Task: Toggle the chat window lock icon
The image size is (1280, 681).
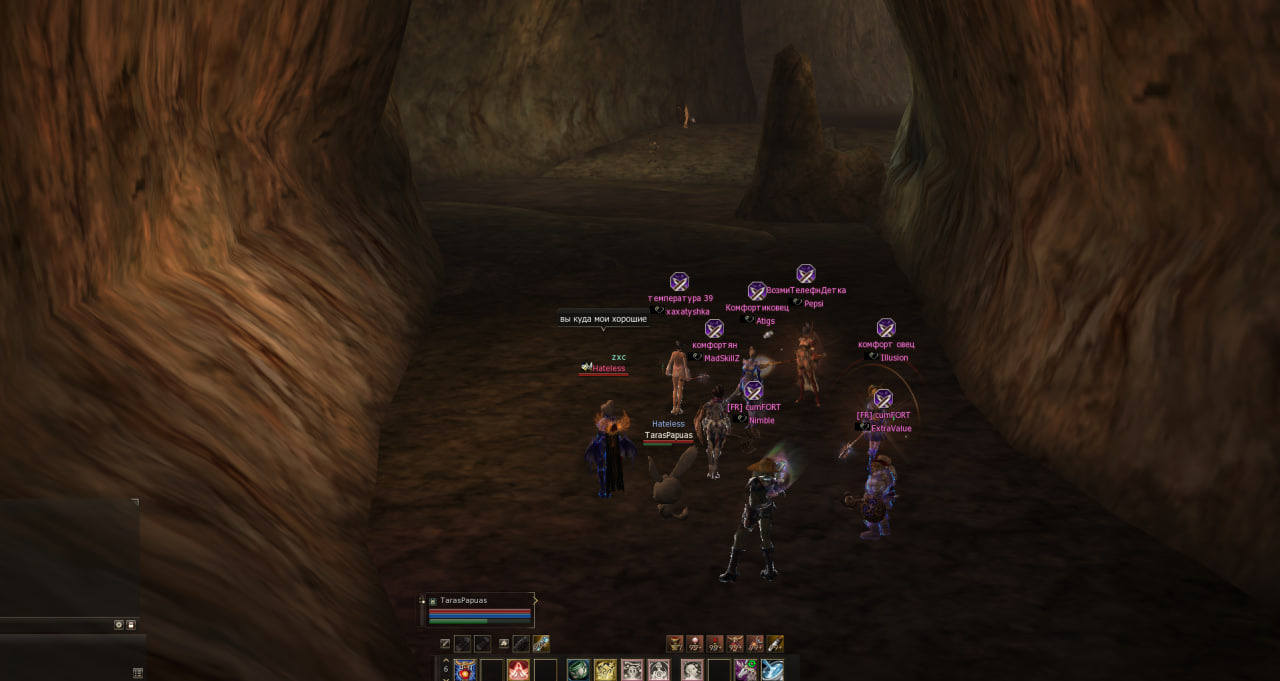Action: 131,624
